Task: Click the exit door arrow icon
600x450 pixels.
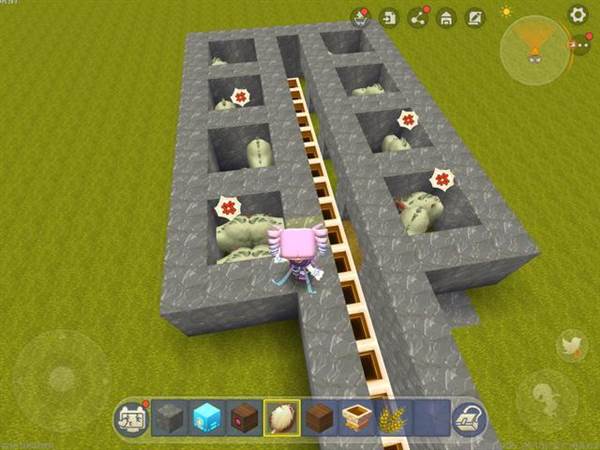Action: tap(390, 18)
